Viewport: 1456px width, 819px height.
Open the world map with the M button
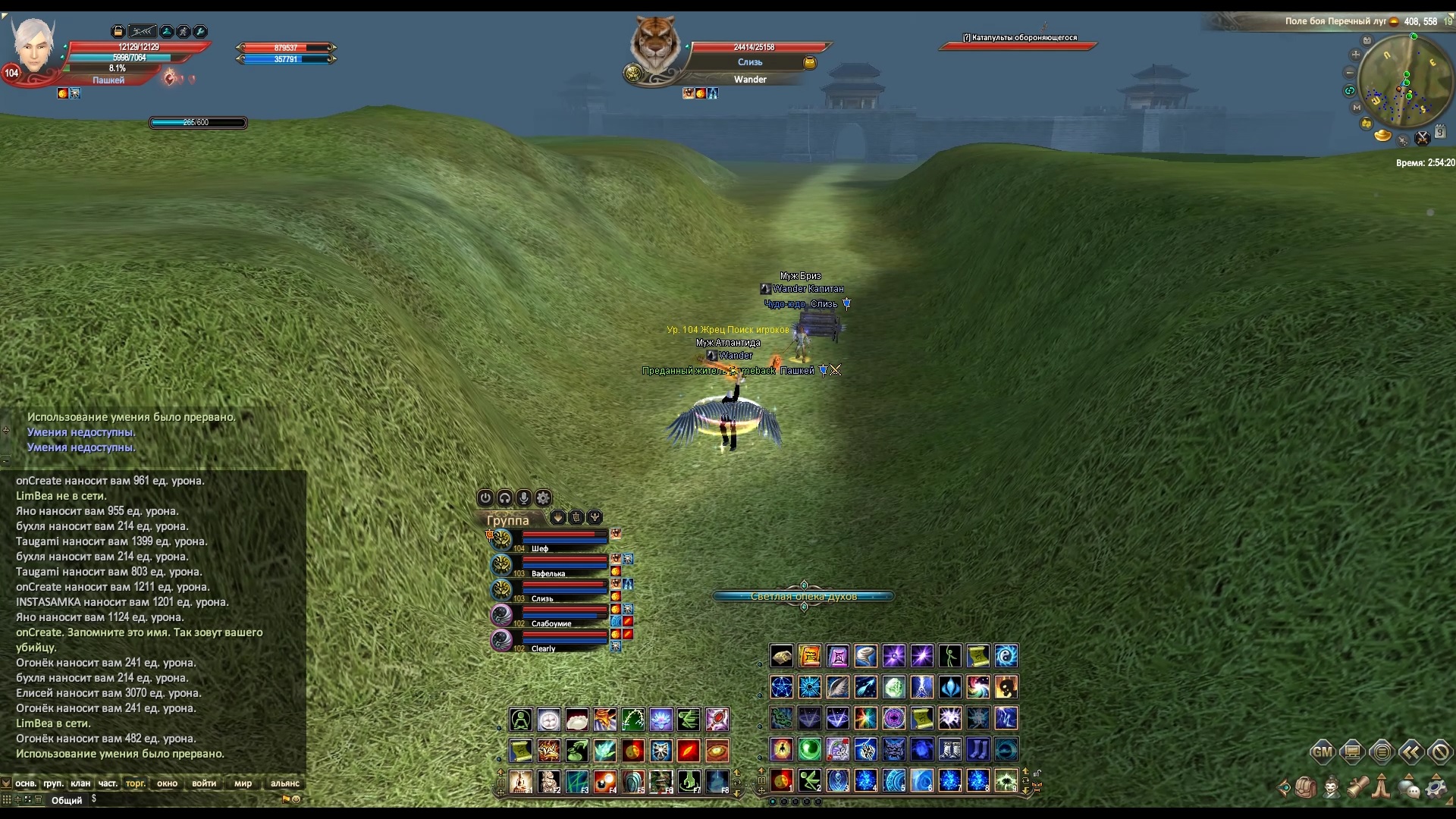1357,108
